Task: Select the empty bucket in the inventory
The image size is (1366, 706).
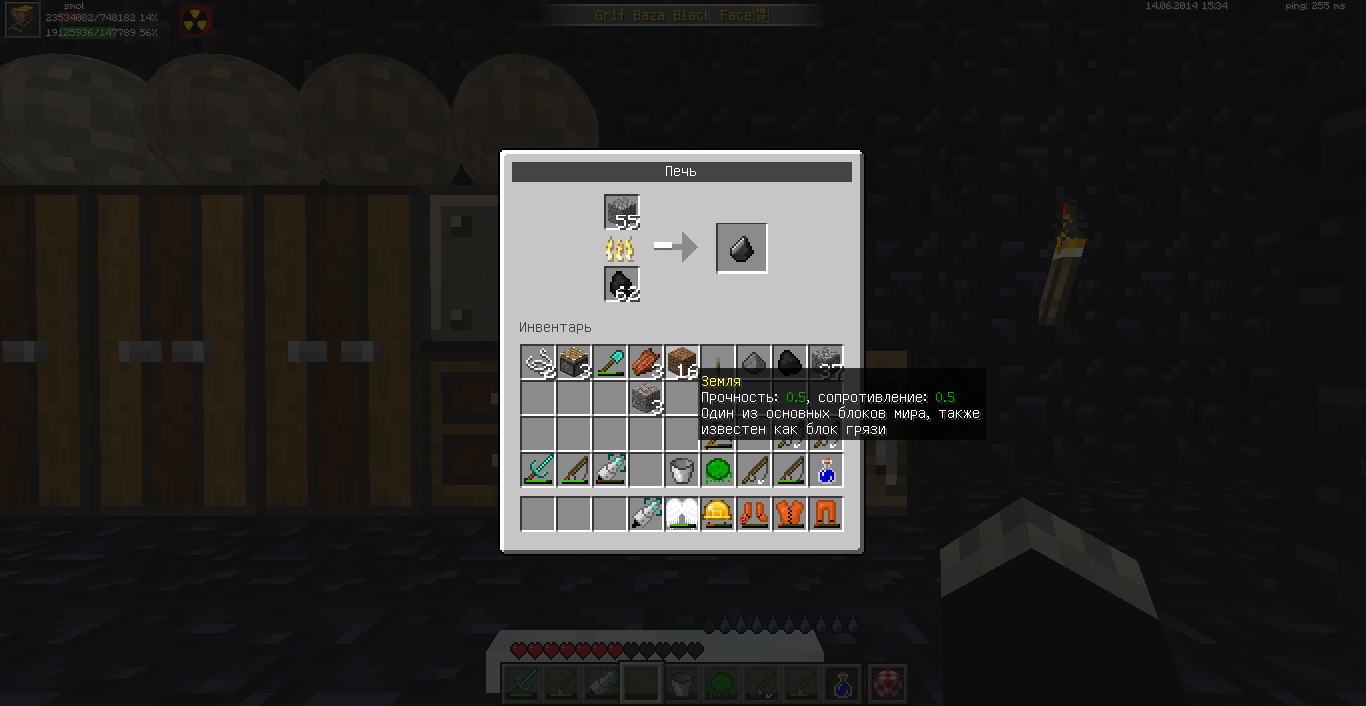Action: pos(682,470)
